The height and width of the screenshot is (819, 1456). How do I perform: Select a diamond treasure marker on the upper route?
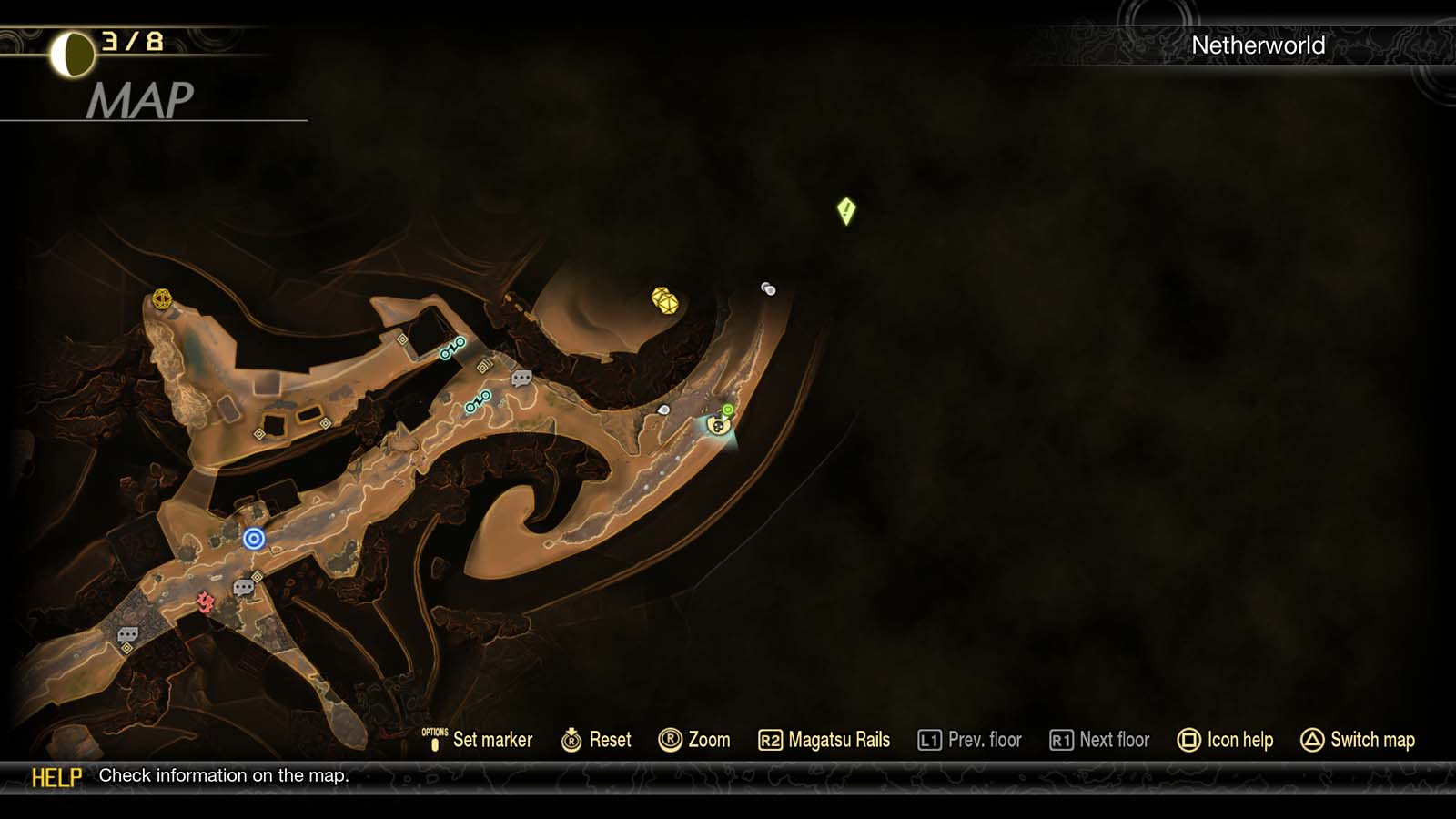pyautogui.click(x=403, y=339)
